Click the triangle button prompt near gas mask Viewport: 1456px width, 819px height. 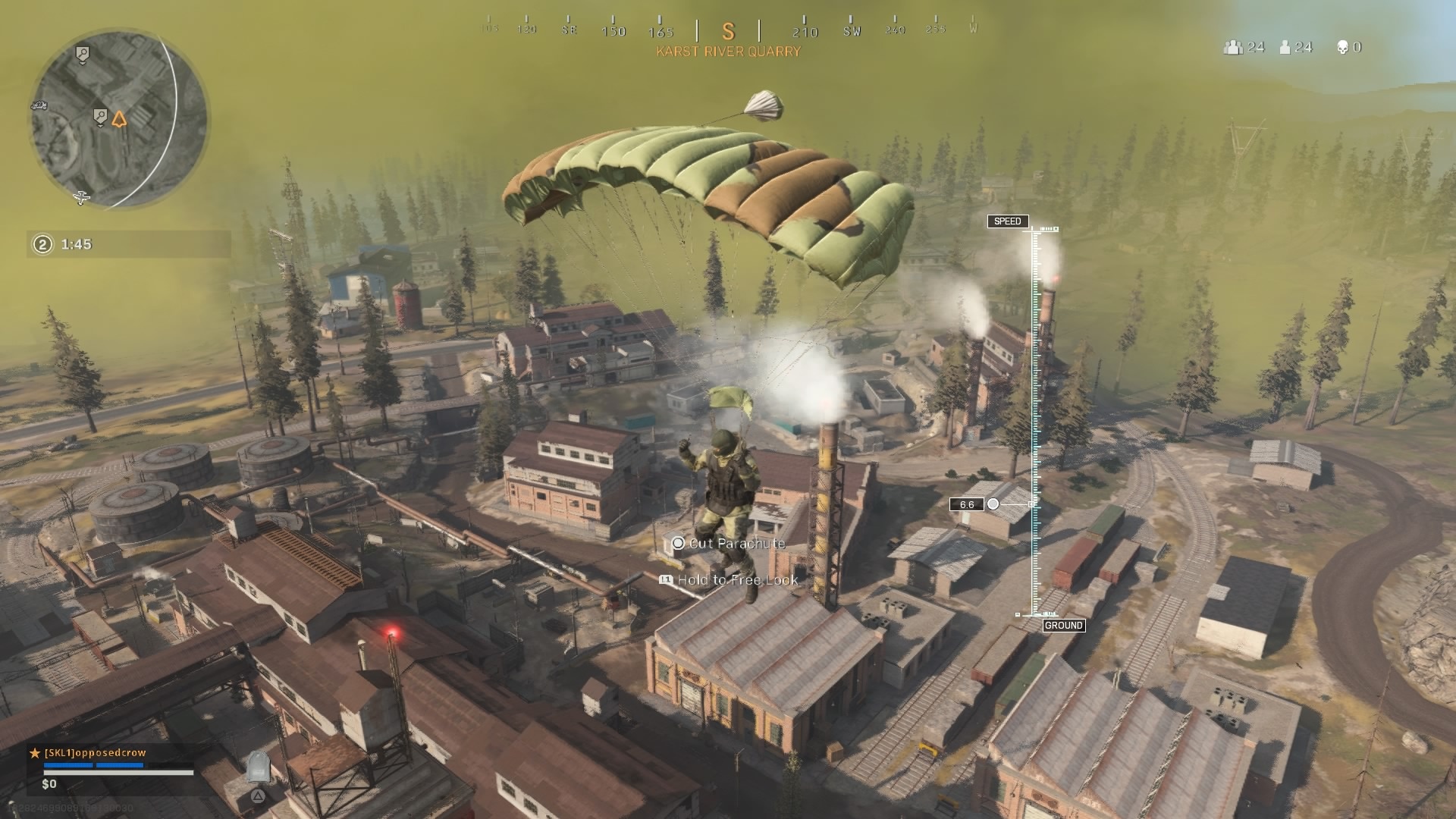click(x=258, y=796)
